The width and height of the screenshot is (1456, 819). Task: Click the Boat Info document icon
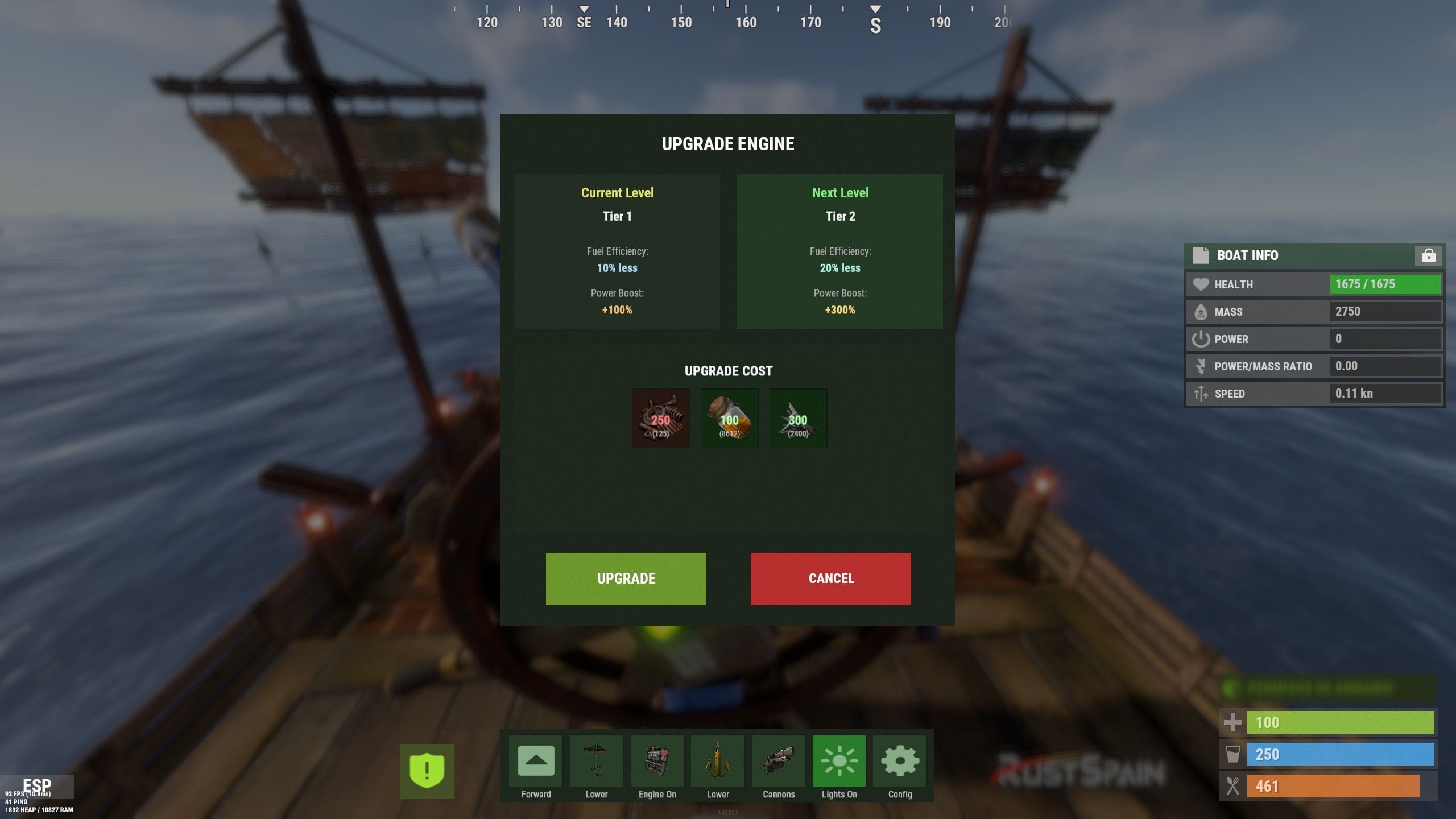pos(1201,255)
